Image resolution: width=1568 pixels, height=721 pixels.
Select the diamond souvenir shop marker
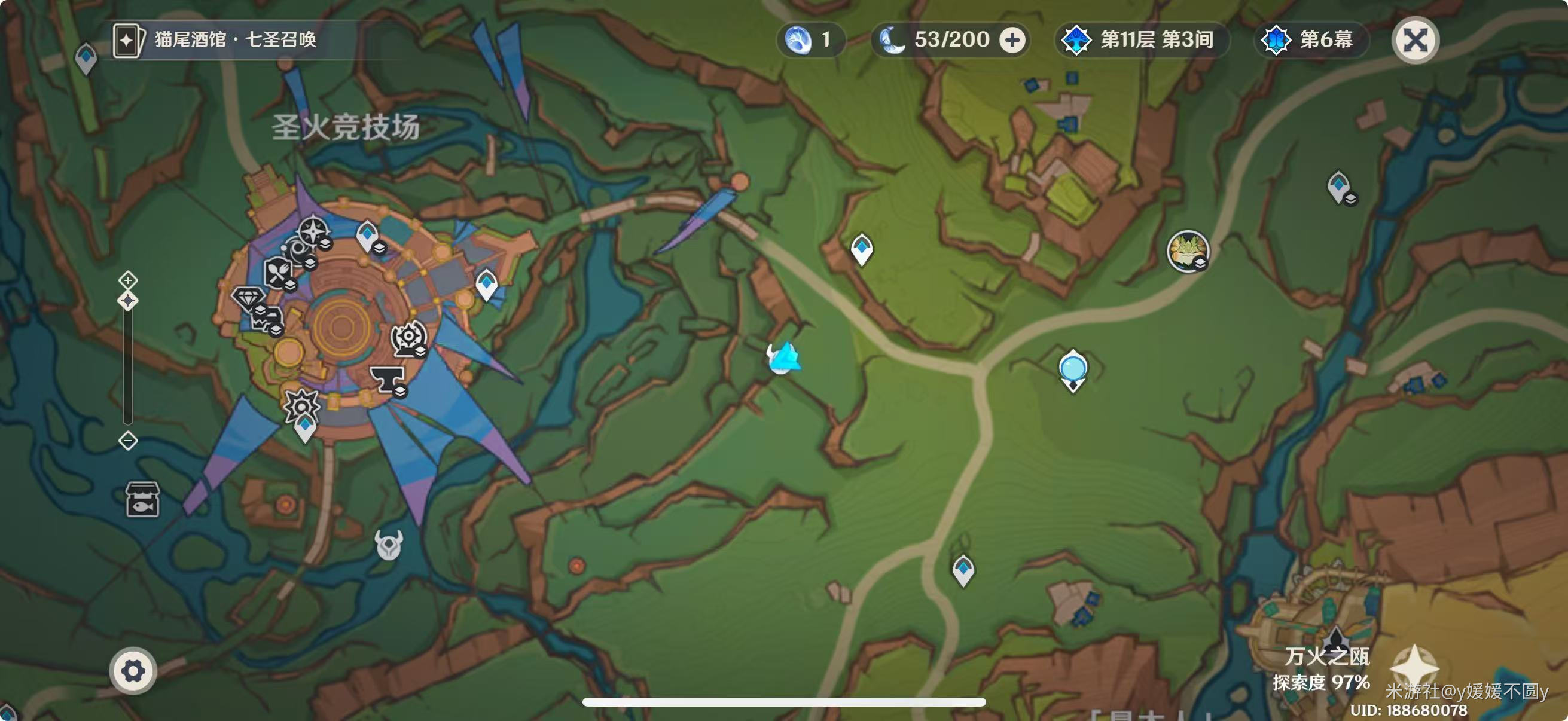[x=248, y=298]
